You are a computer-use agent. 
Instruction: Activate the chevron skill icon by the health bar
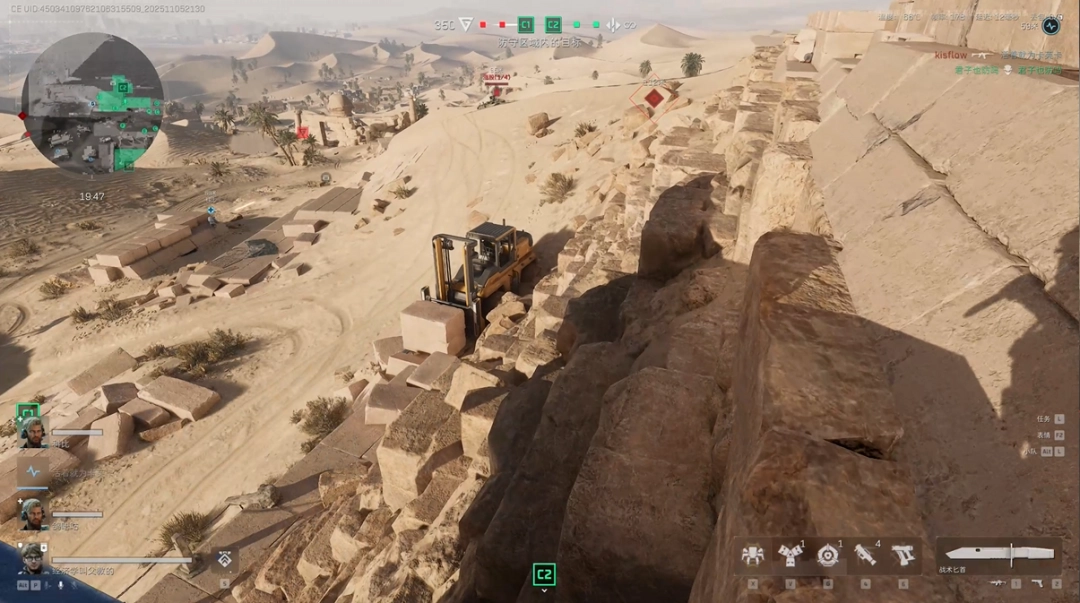tap(225, 560)
